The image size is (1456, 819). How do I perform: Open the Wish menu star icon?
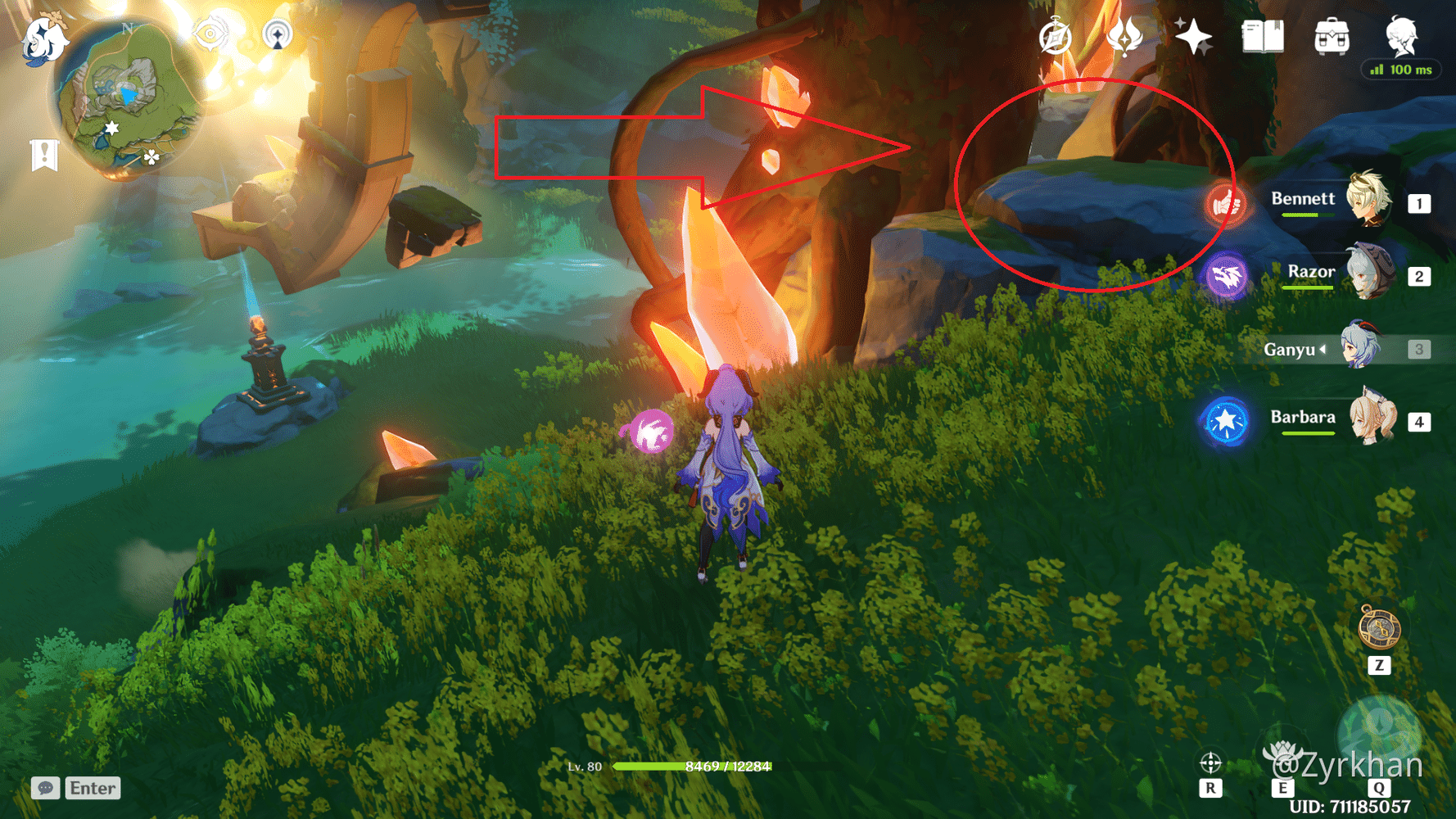click(1194, 36)
